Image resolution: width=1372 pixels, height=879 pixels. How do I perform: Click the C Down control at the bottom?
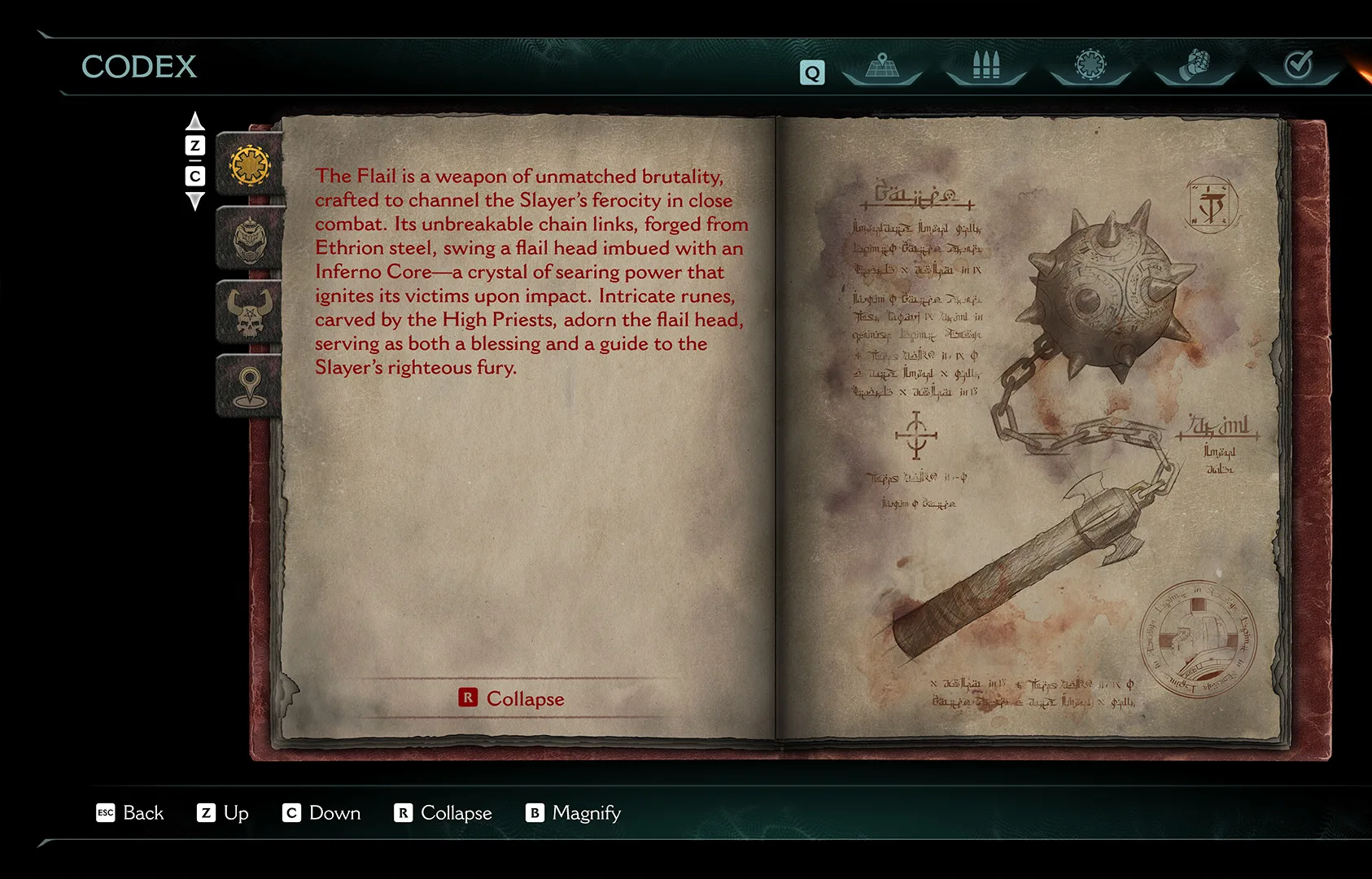pyautogui.click(x=321, y=813)
